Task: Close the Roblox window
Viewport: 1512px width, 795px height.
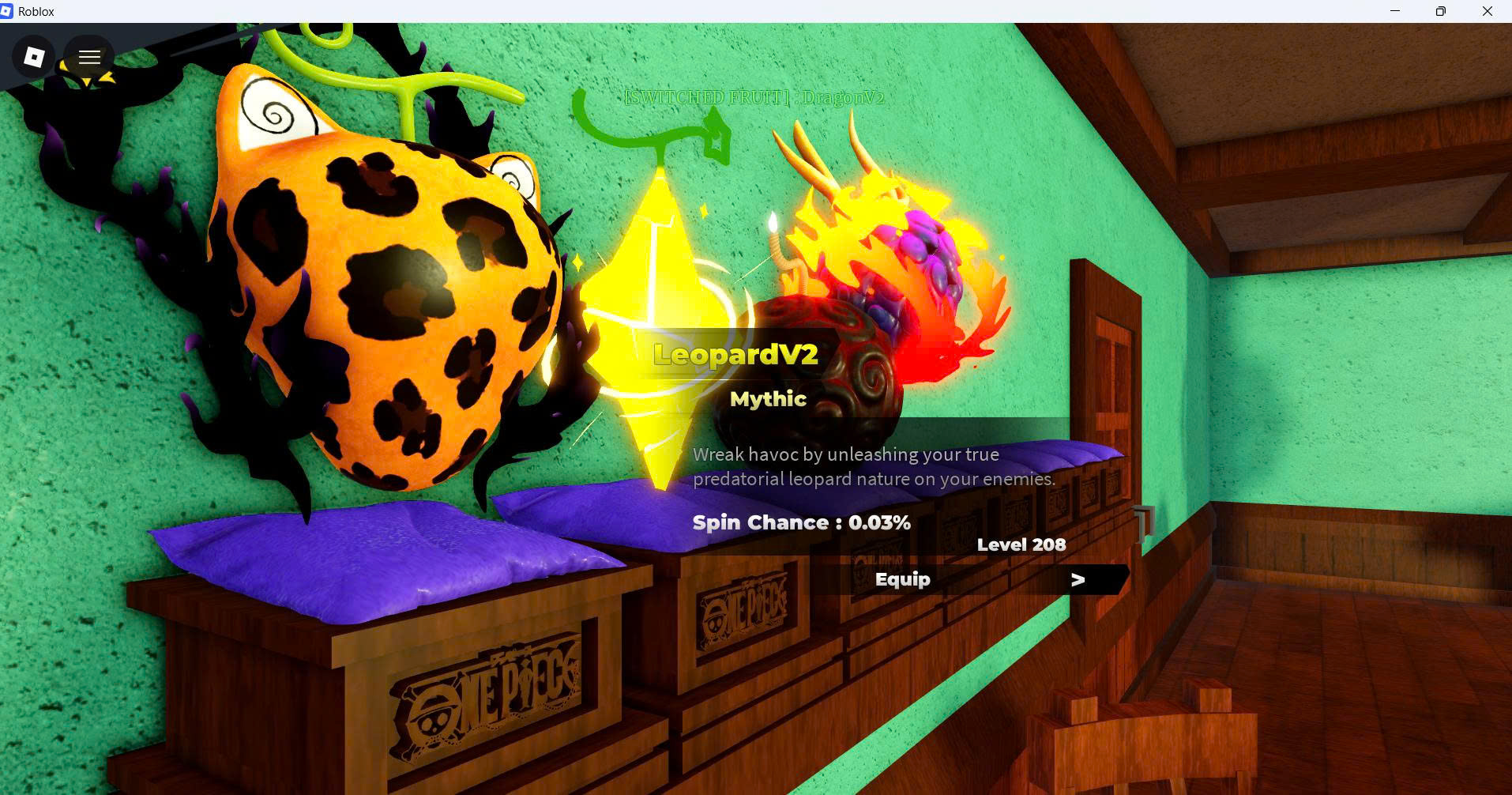Action: click(x=1487, y=11)
